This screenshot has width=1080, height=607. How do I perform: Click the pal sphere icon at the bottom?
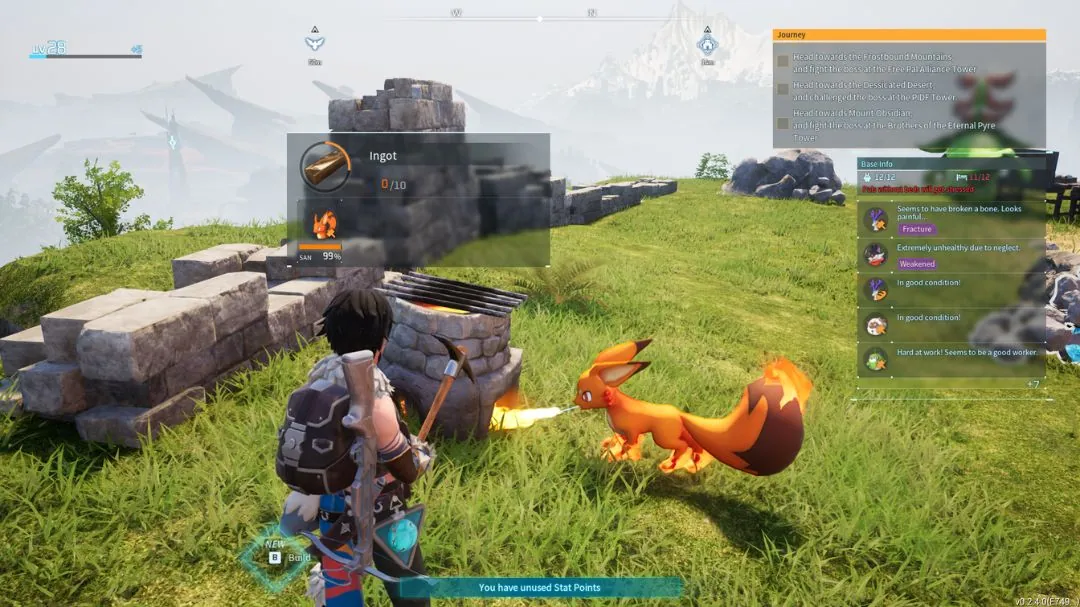(x=401, y=533)
